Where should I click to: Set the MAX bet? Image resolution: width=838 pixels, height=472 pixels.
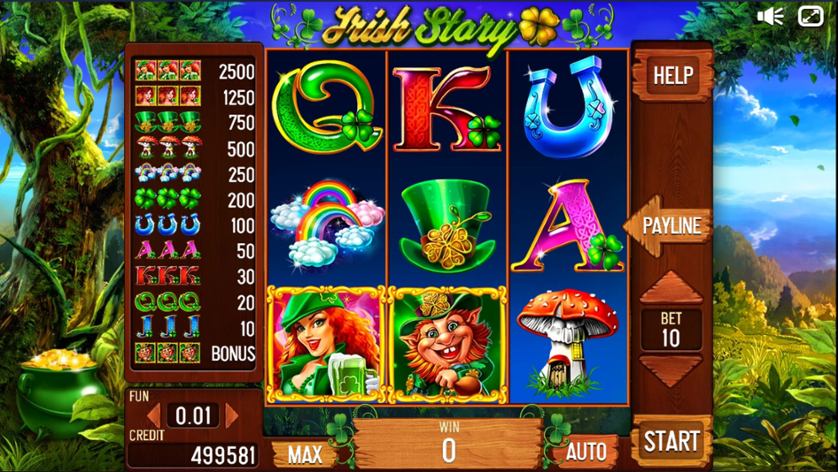tap(304, 452)
